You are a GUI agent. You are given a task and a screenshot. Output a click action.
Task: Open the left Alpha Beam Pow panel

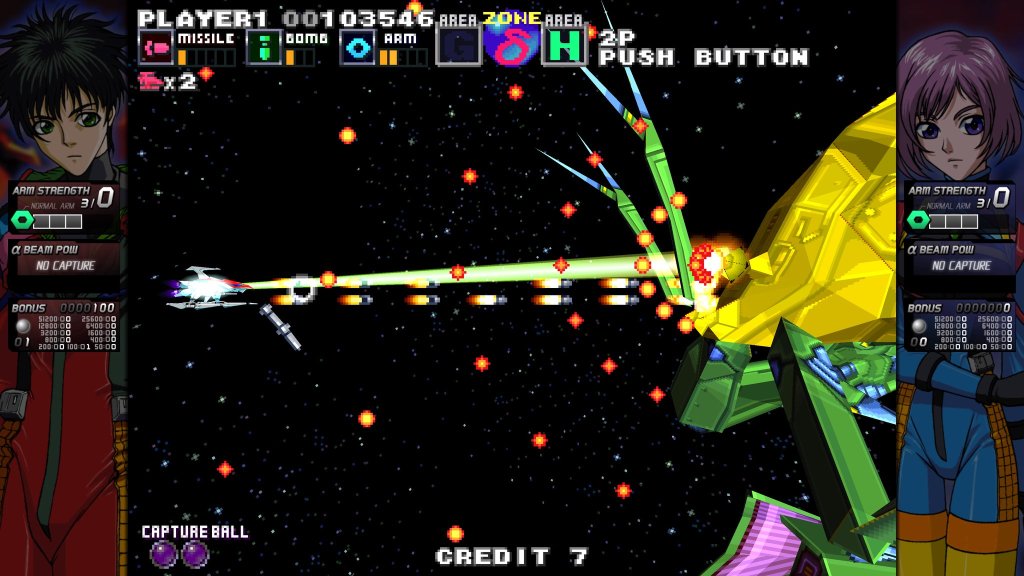[x=65, y=258]
